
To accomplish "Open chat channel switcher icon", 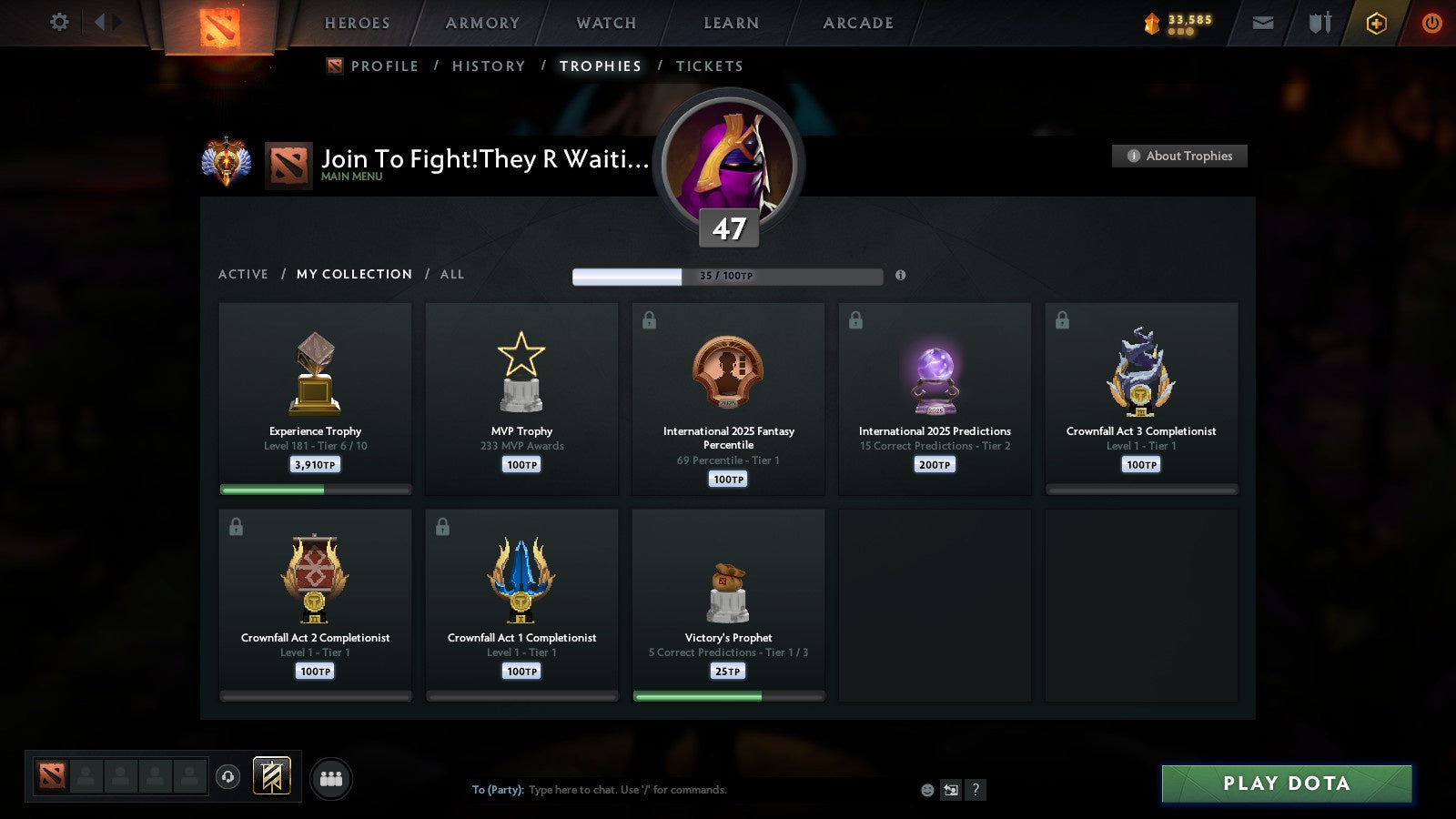I will pos(950,790).
